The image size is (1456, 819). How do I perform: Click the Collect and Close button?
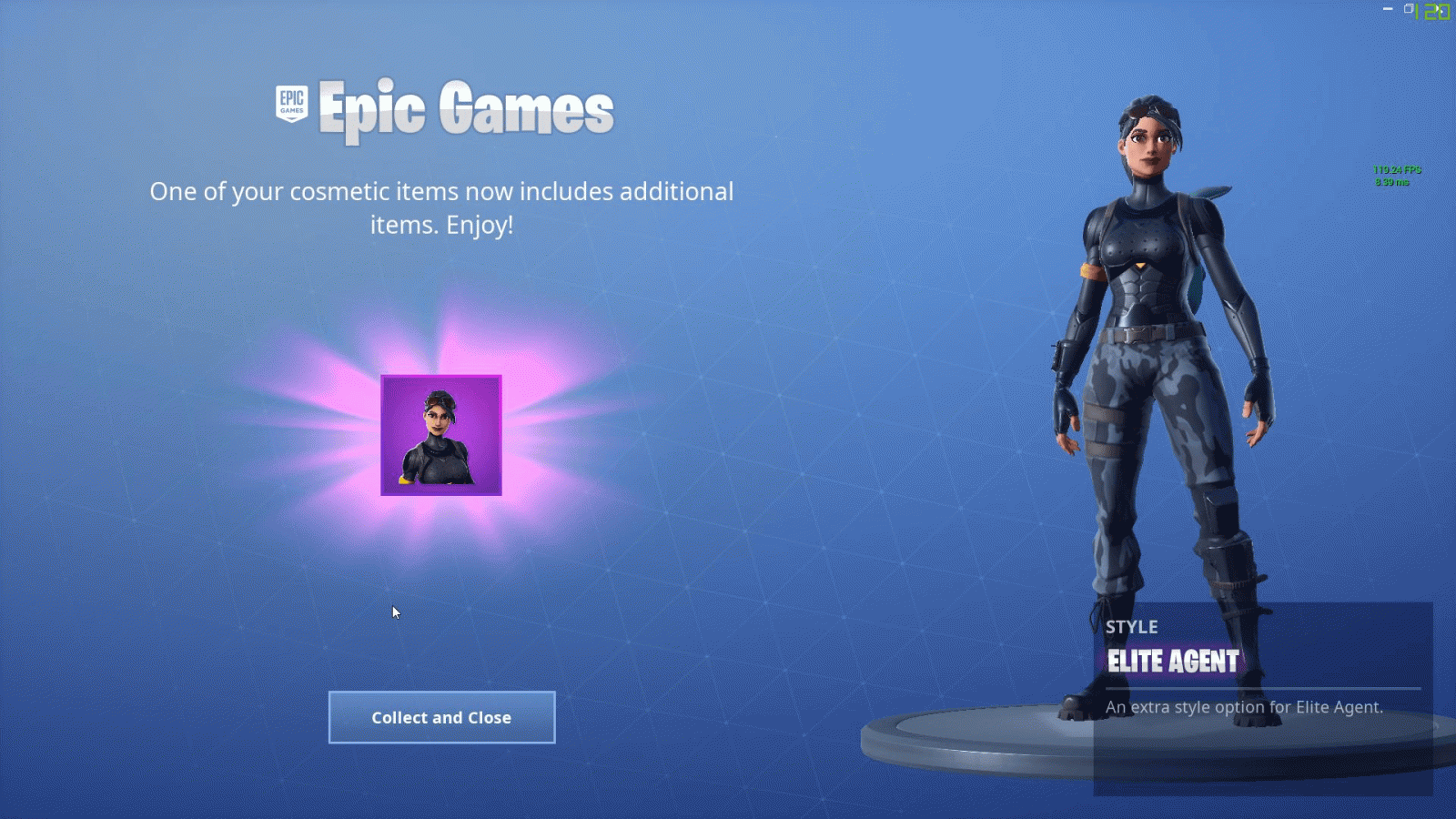point(441,717)
